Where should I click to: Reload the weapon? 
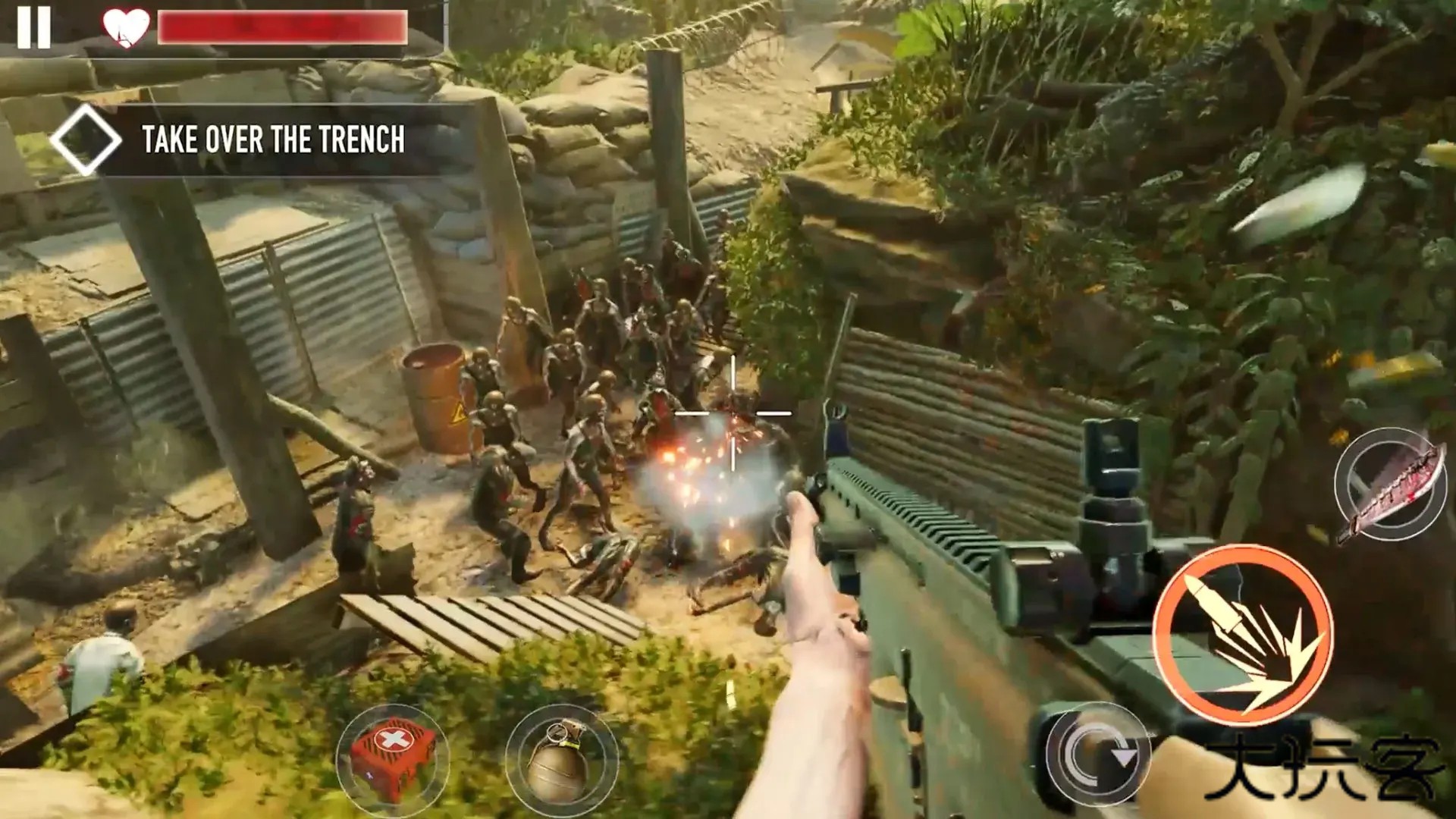pyautogui.click(x=1097, y=755)
